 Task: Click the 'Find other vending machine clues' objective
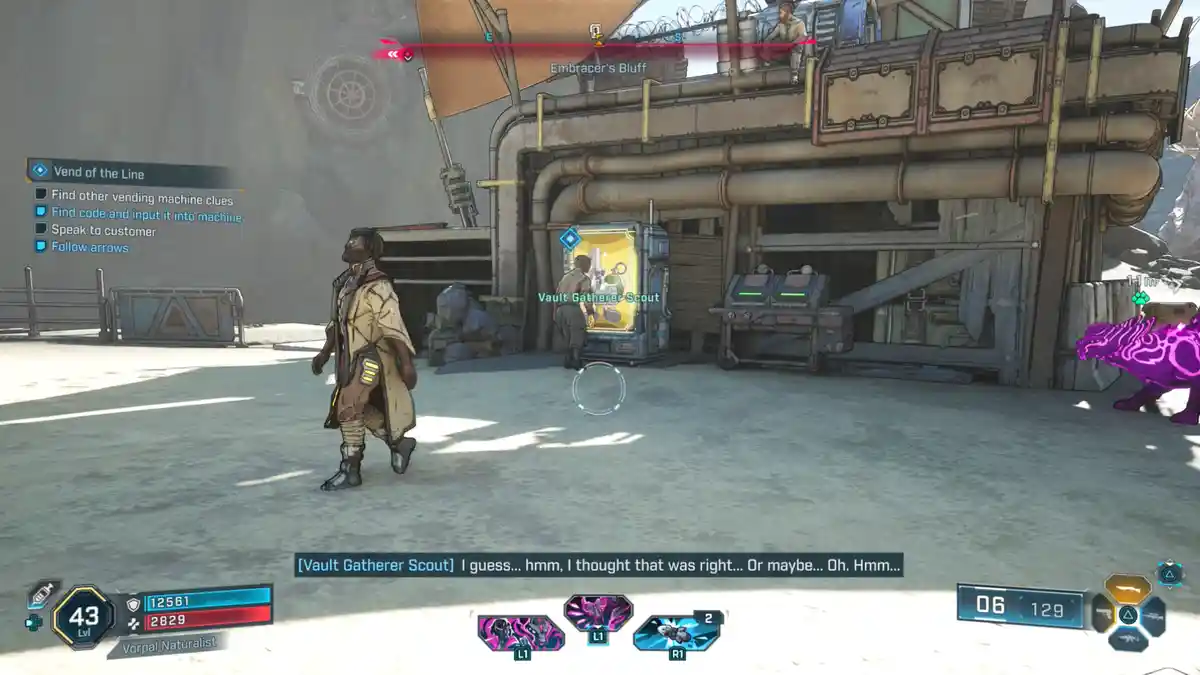point(142,197)
